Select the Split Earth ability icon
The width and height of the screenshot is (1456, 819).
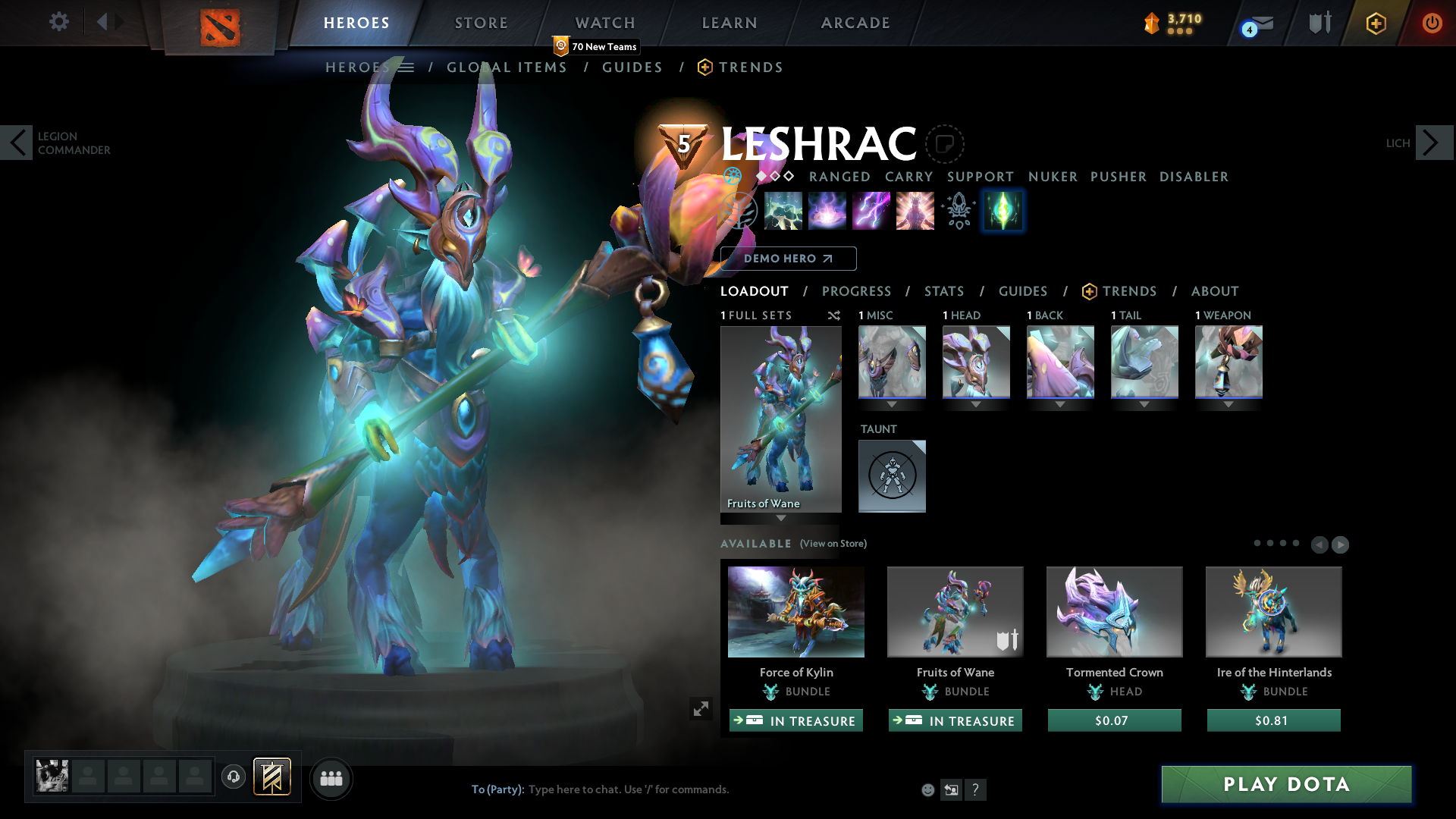783,211
